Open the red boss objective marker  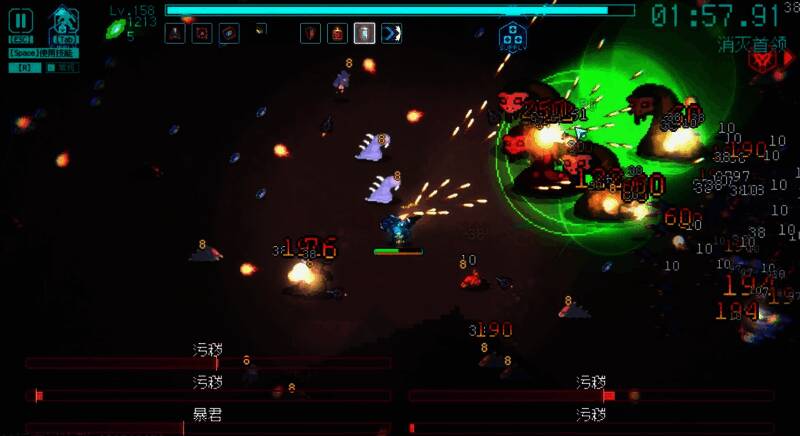click(763, 60)
